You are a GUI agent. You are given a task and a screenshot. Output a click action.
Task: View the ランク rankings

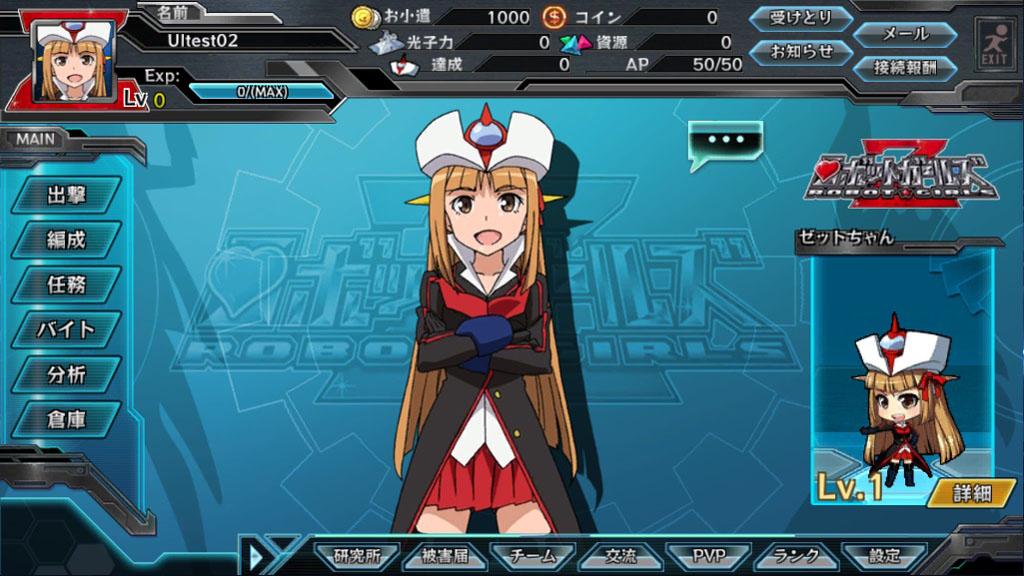[x=797, y=556]
